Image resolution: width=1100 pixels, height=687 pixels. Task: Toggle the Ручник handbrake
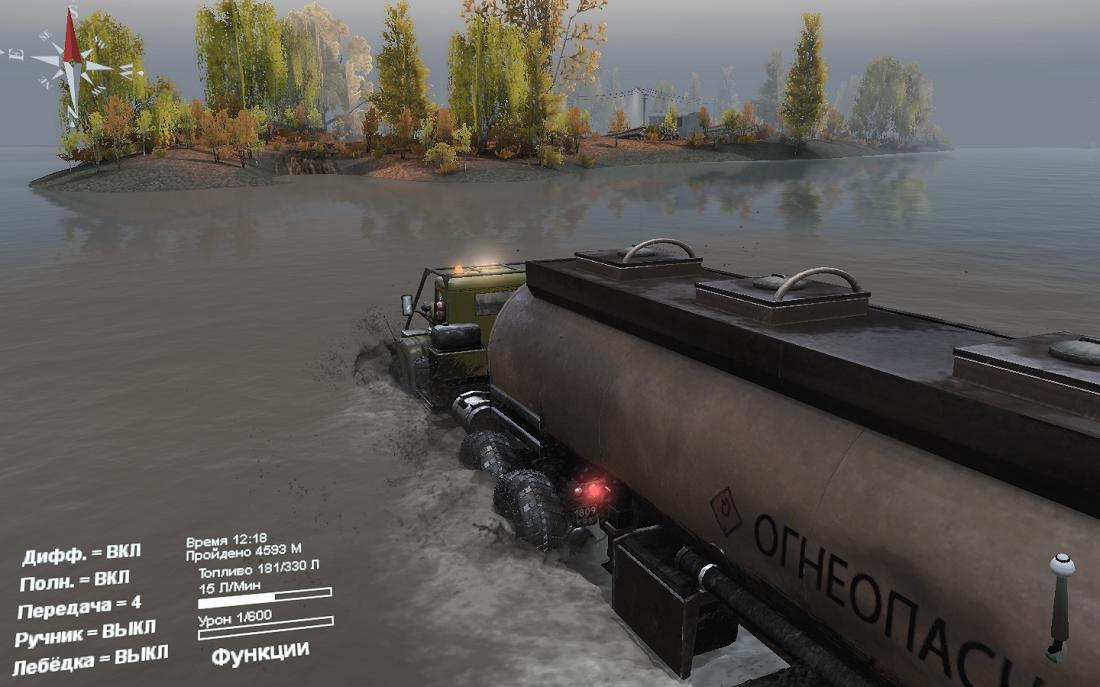click(85, 633)
